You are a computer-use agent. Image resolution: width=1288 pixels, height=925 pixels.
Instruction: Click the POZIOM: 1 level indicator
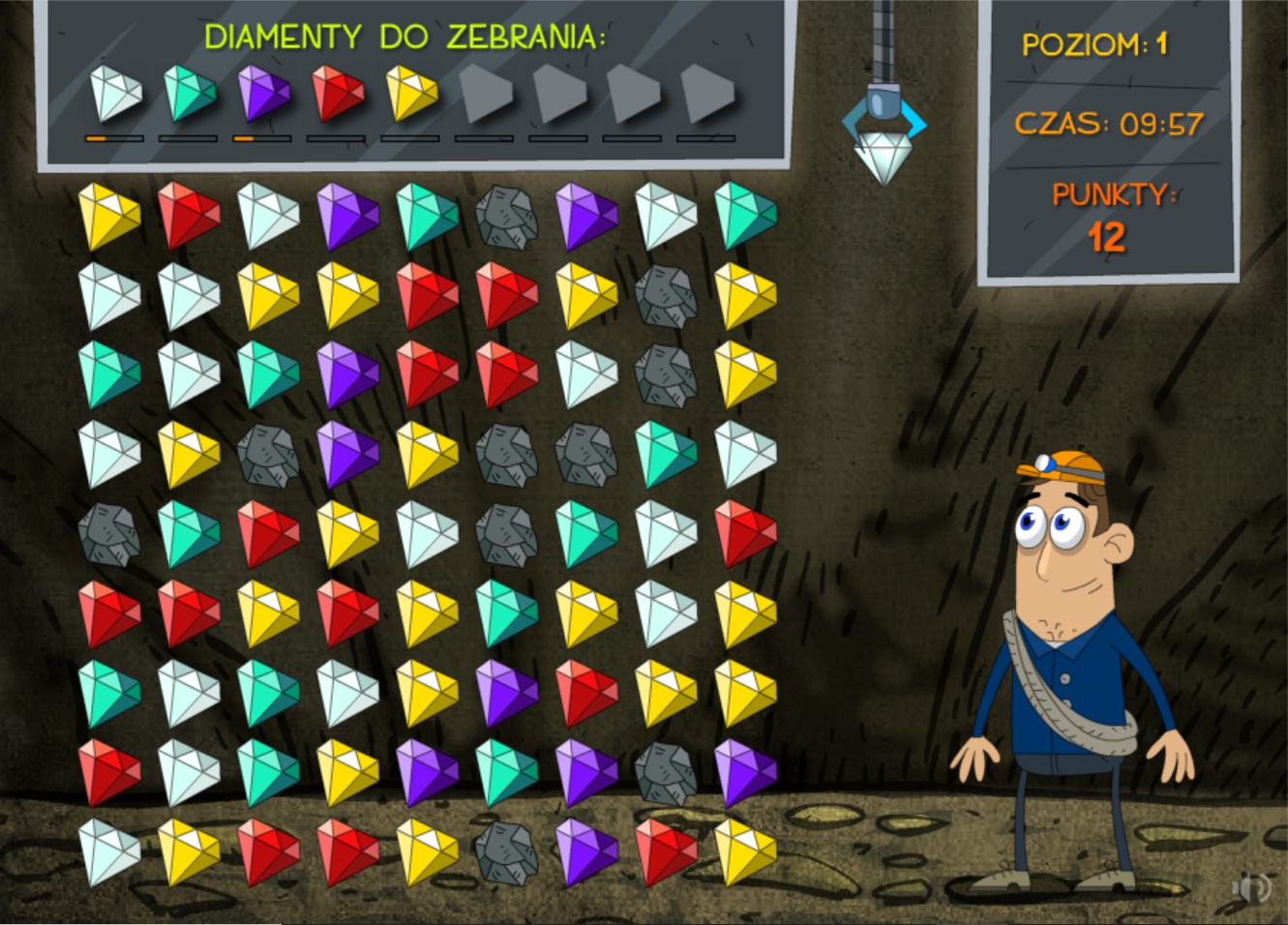(x=1094, y=44)
